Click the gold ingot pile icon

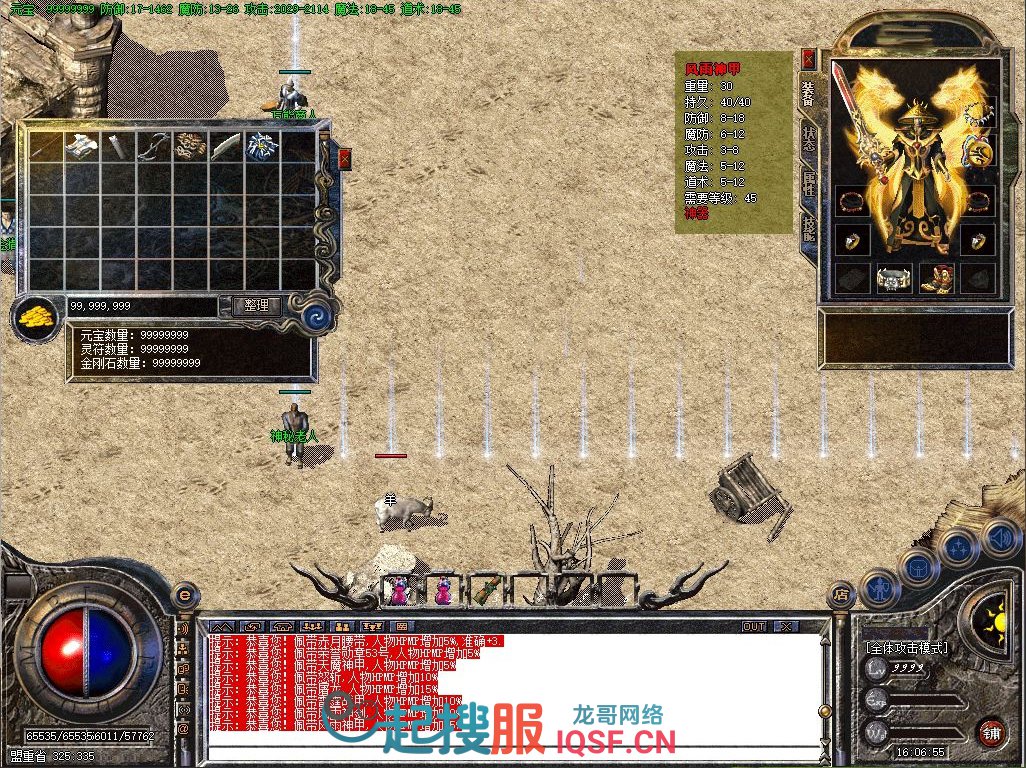point(35,318)
